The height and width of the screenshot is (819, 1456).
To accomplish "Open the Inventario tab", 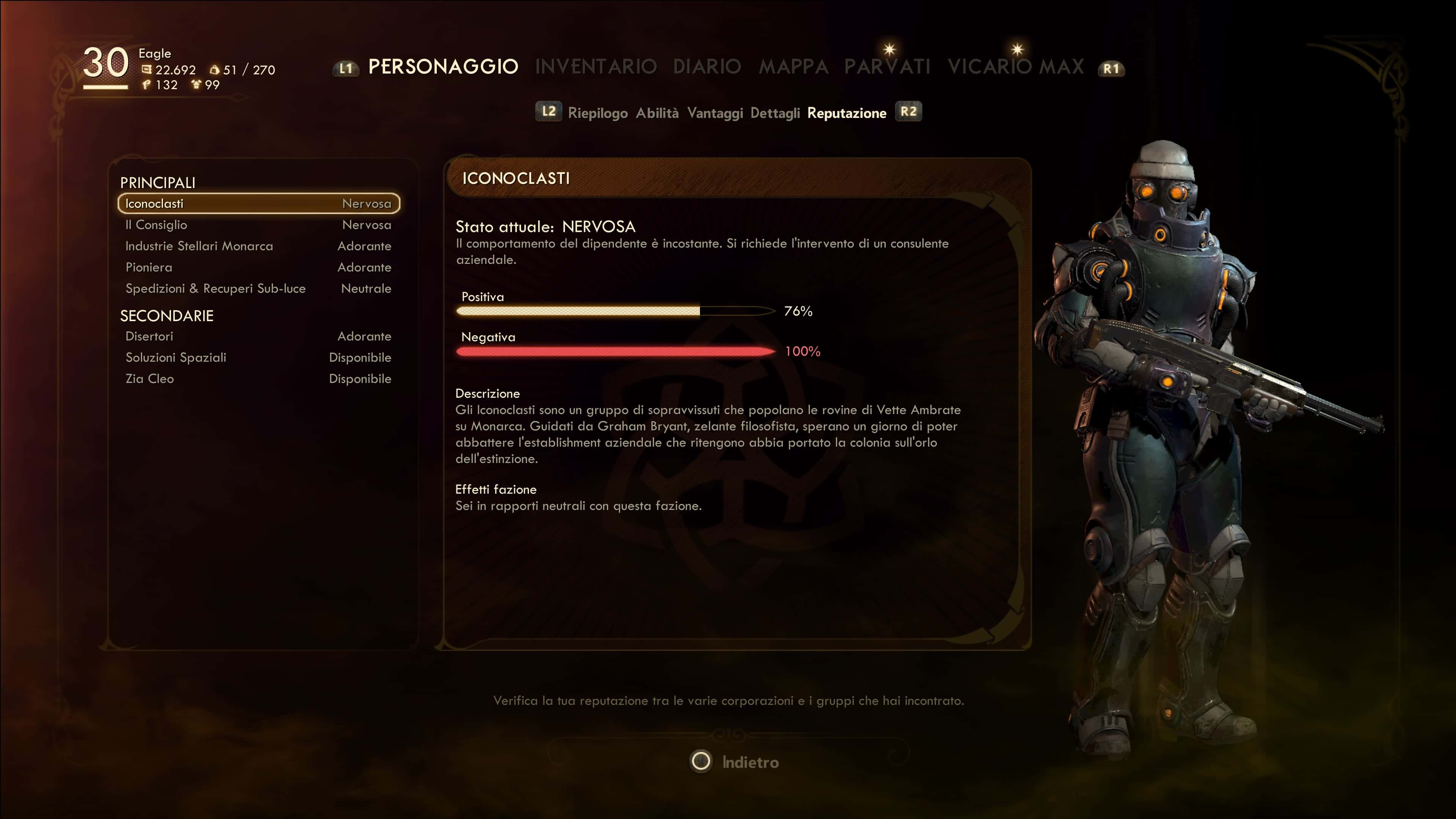I will 596,67.
